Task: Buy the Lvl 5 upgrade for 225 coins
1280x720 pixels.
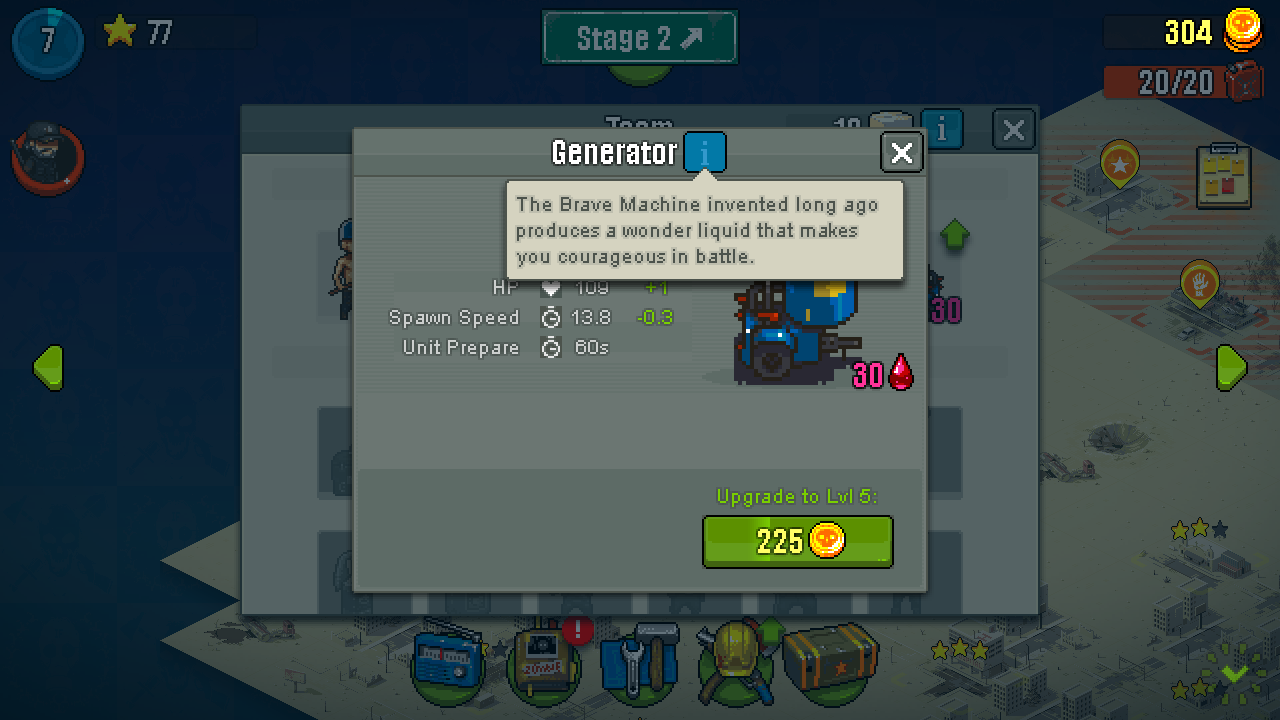Action: coord(797,542)
